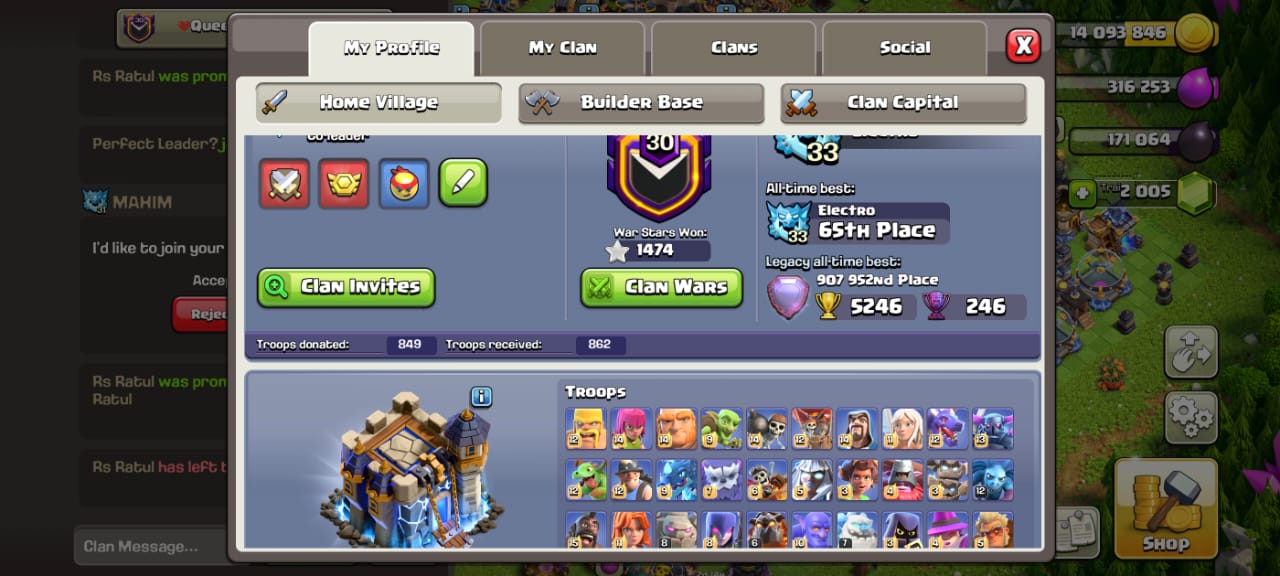
Task: Select the Goblin troop icon
Action: (x=721, y=428)
